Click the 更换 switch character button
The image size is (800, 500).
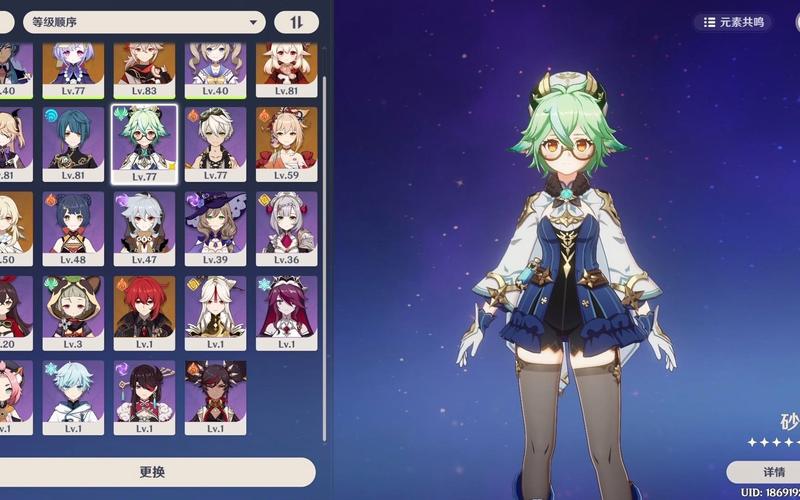(152, 472)
